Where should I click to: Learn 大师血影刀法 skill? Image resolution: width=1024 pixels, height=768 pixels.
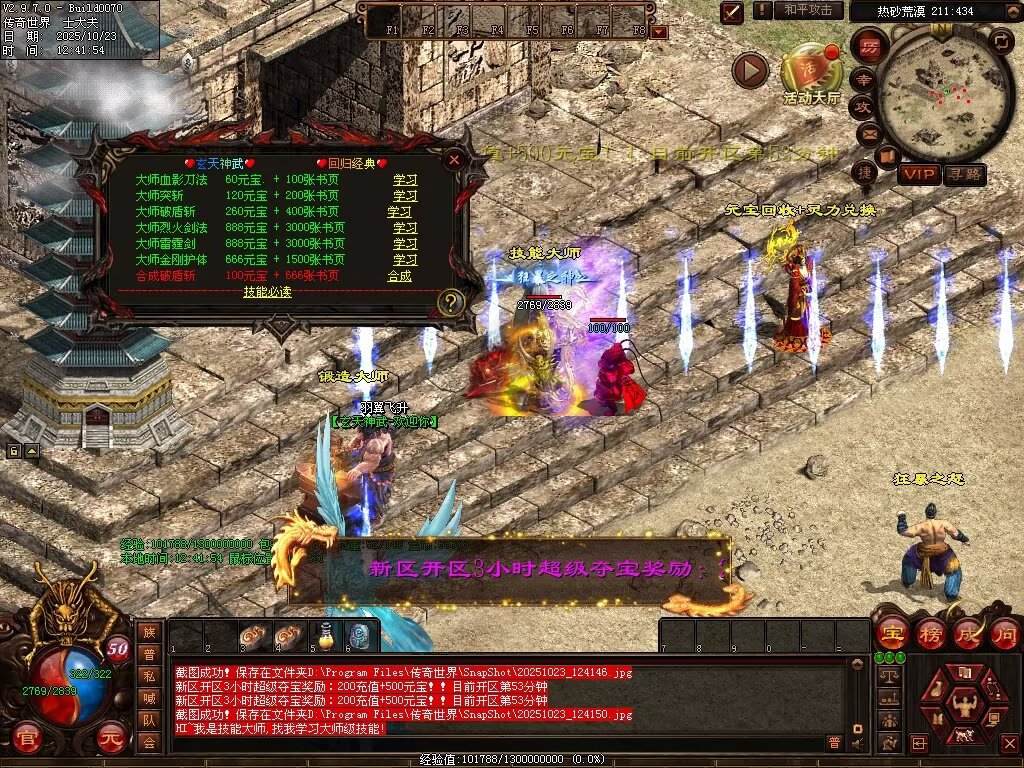[x=405, y=180]
